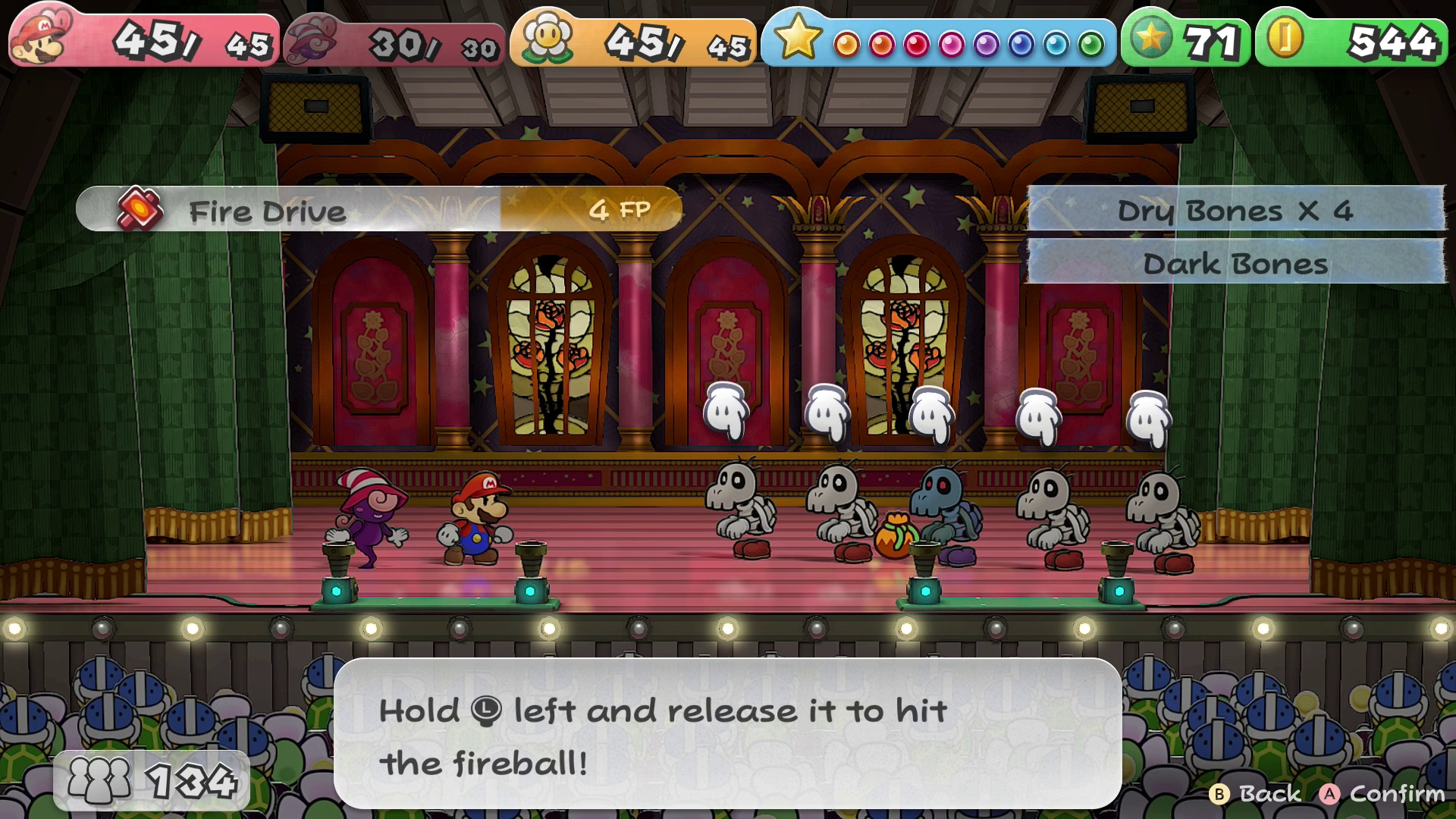Choose the Dry Bones X 4 target entry
This screenshot has width=1456, height=819.
pyautogui.click(x=1235, y=210)
